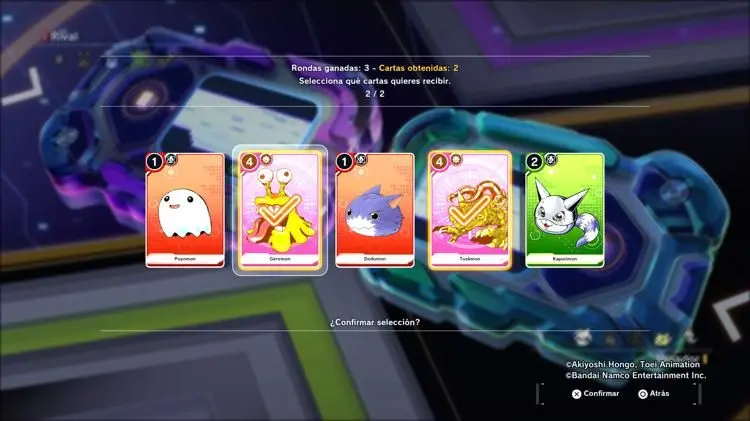Pick the blue Dodomon card
This screenshot has height=421, width=750.
374,210
